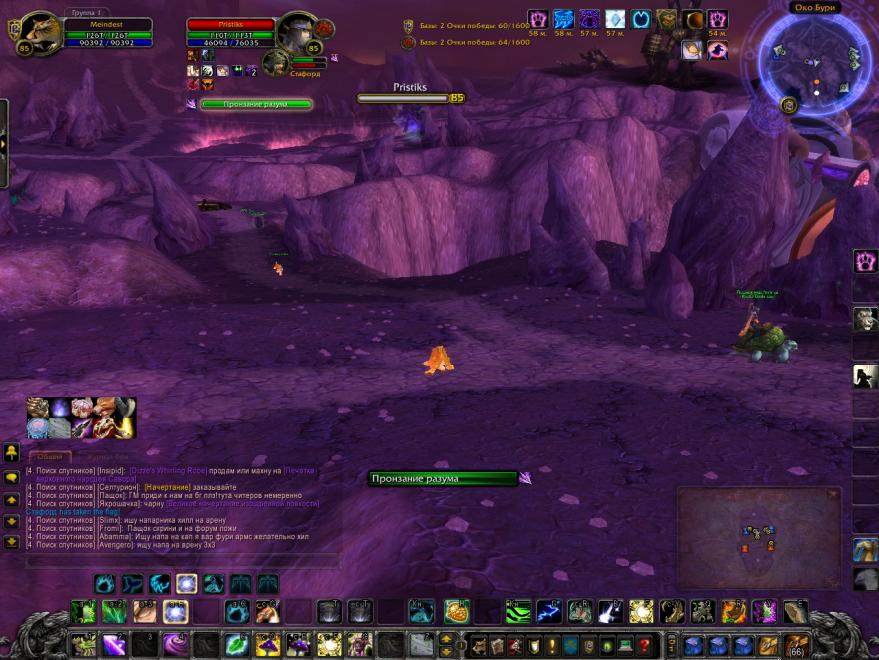Viewport: 879px width, 660px height.
Task: Click the Пронзание разума cast bar
Action: coord(443,478)
